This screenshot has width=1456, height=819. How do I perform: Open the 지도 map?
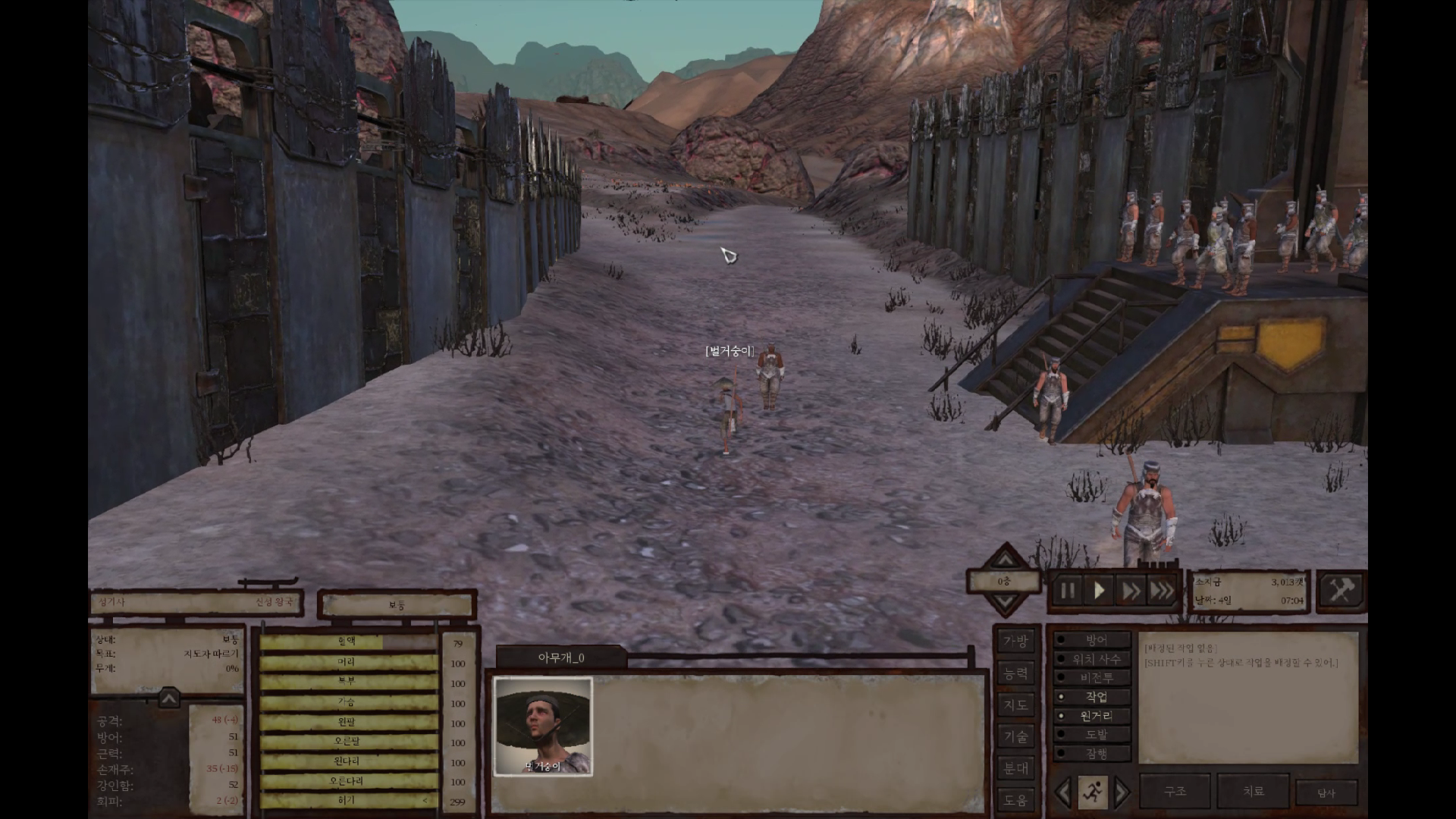[x=1015, y=705]
